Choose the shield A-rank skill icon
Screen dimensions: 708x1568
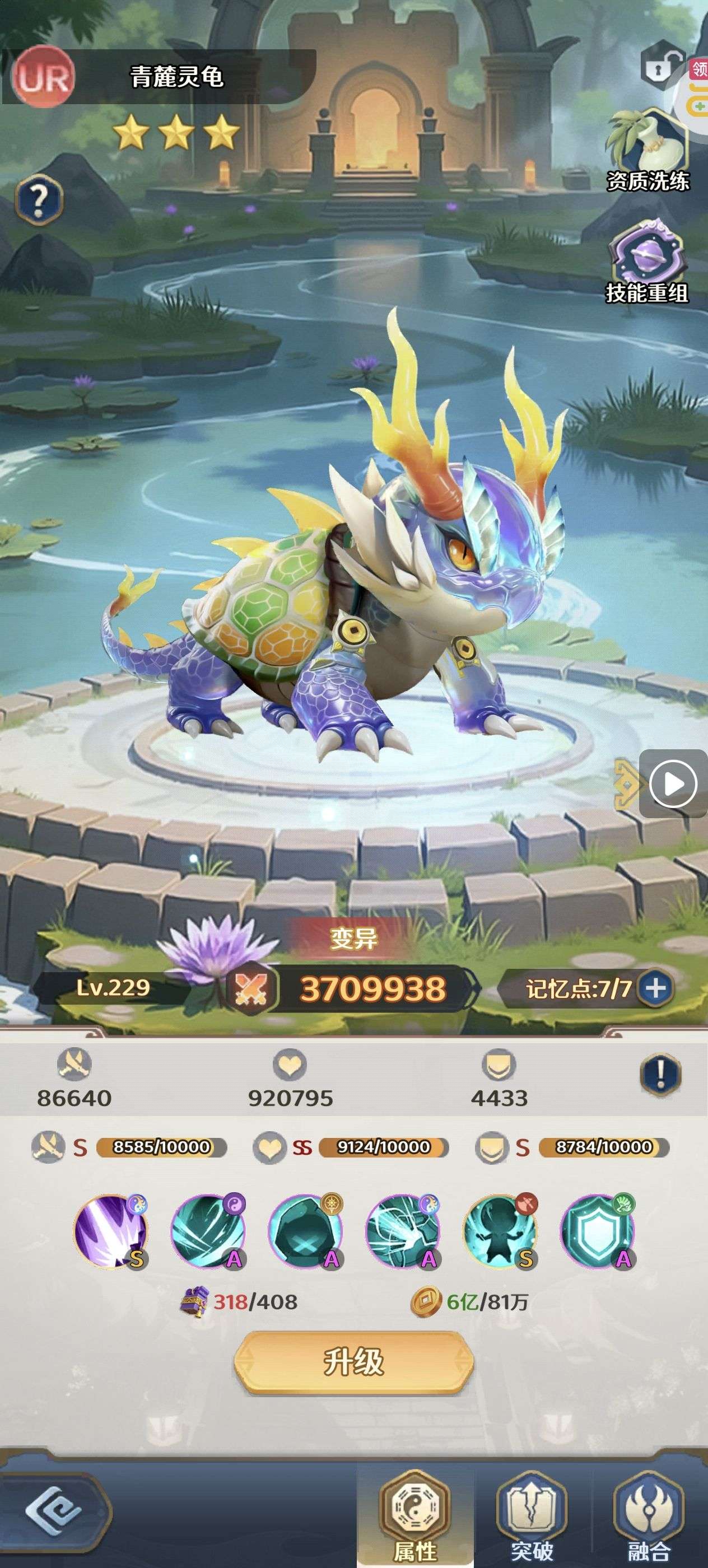pyautogui.click(x=597, y=1231)
